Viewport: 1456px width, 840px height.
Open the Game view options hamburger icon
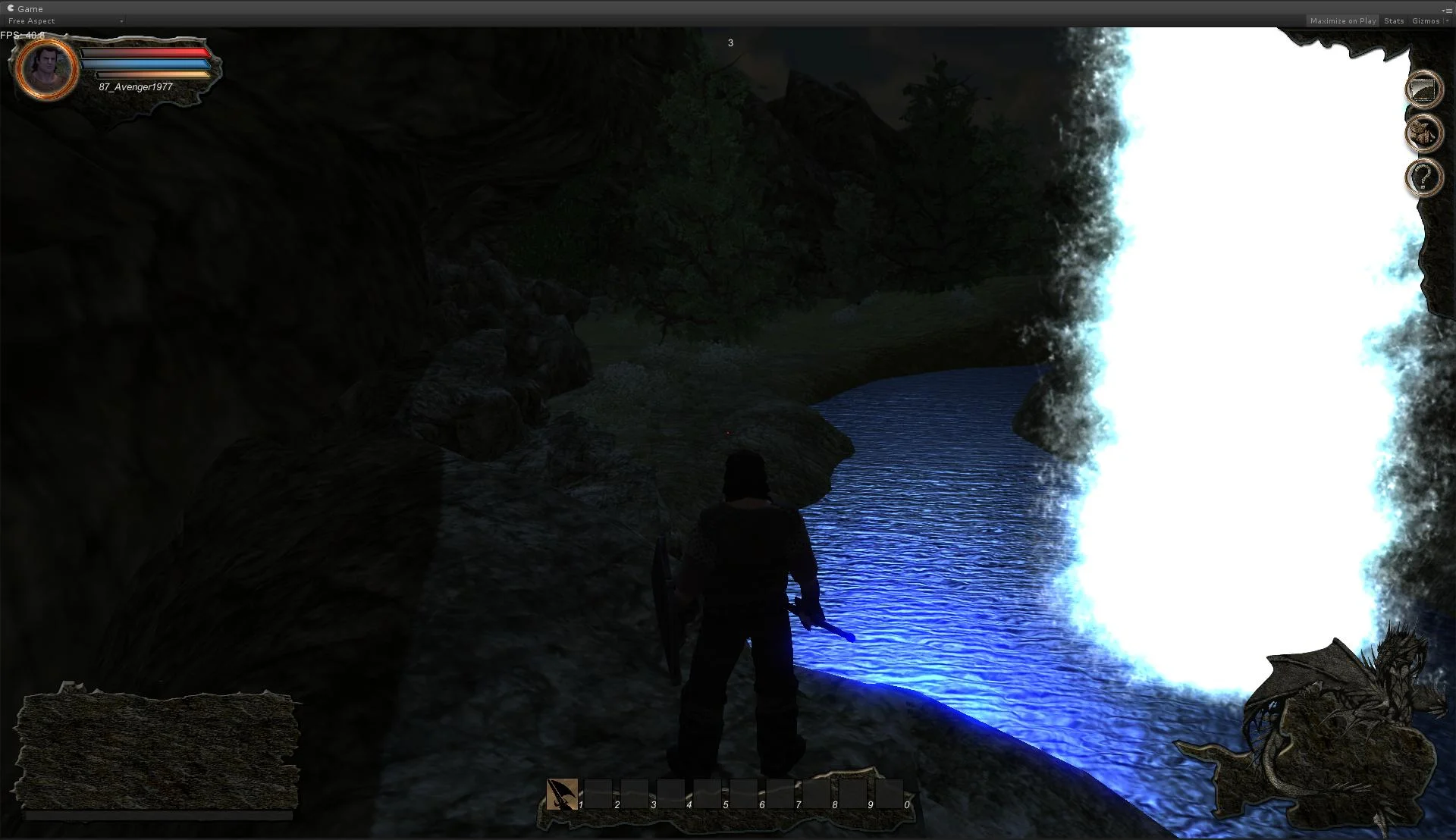click(1449, 8)
